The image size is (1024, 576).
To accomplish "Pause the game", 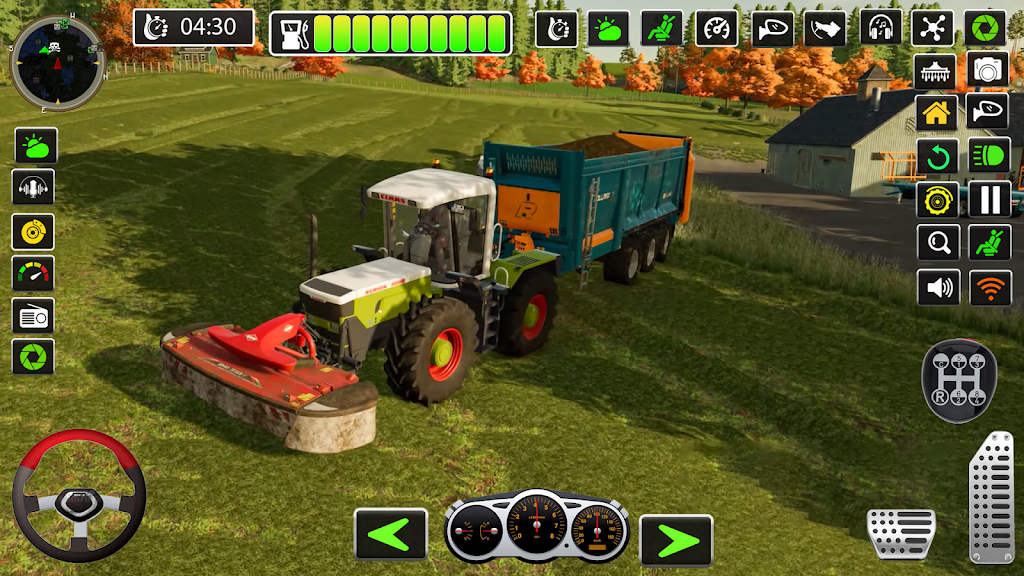I will [x=989, y=200].
